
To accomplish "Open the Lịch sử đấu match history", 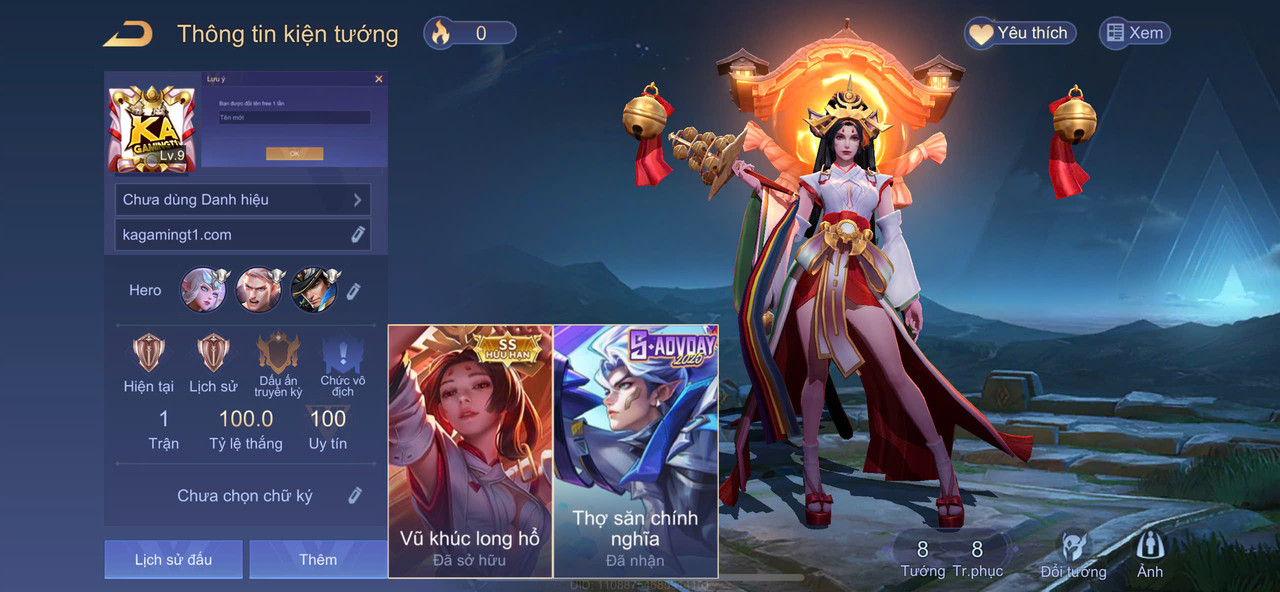I will pyautogui.click(x=173, y=559).
